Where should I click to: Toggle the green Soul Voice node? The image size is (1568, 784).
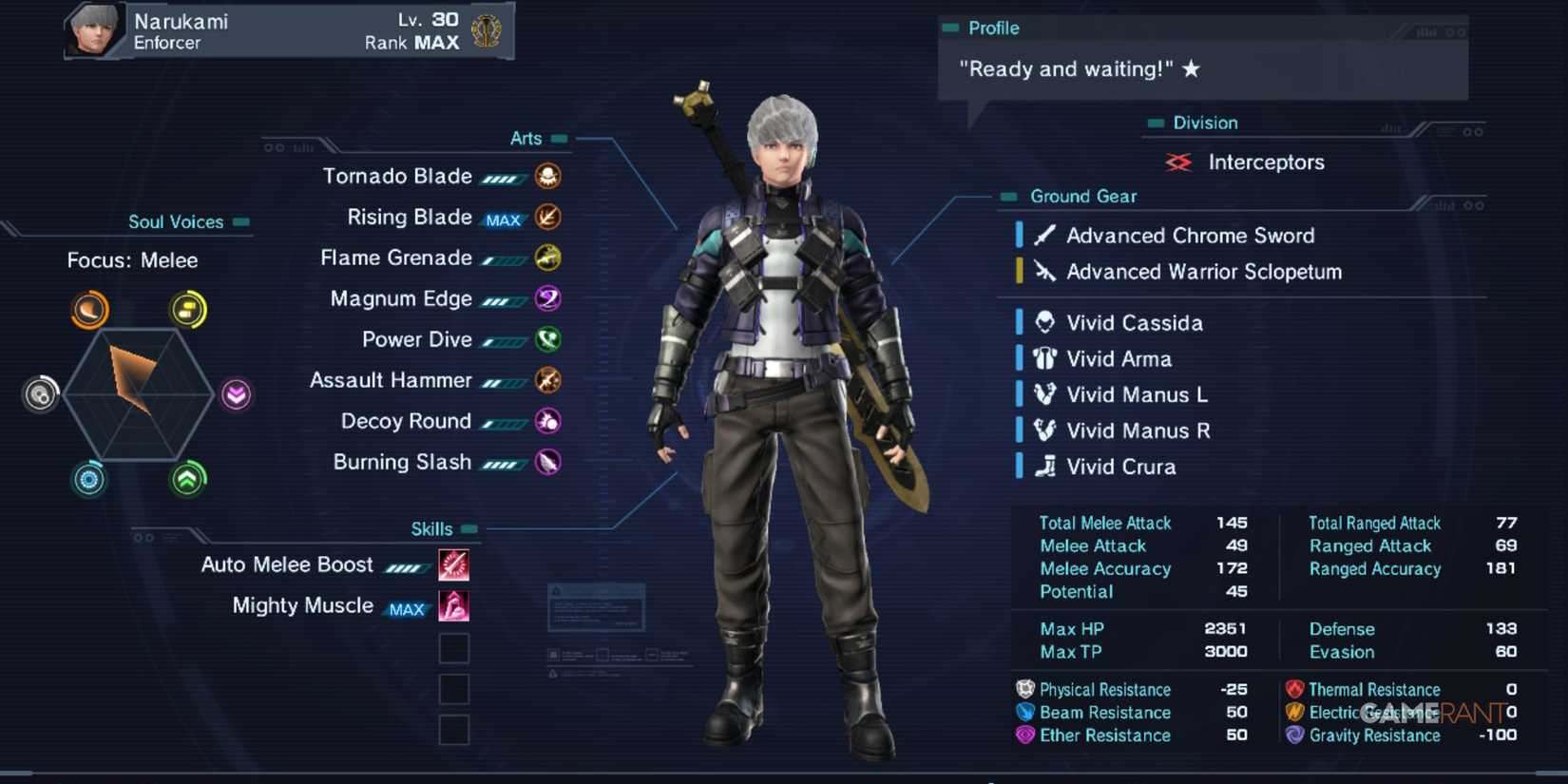189,480
